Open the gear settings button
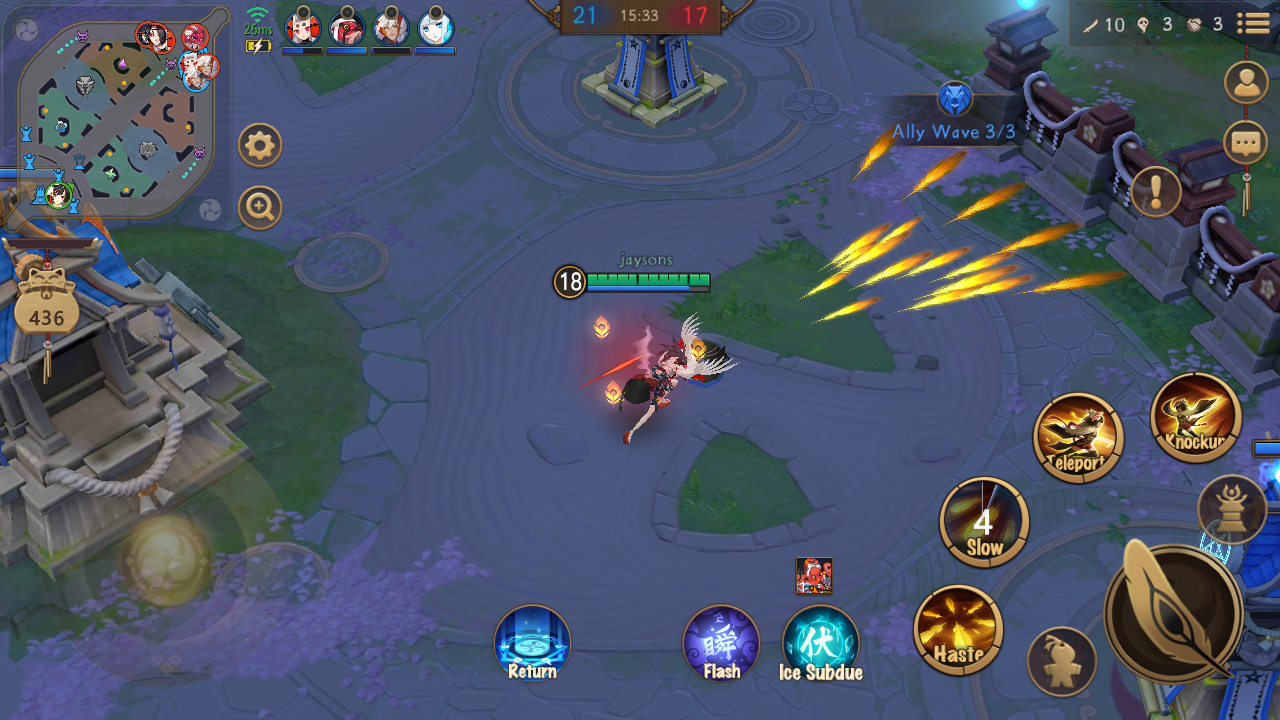 tap(260, 147)
